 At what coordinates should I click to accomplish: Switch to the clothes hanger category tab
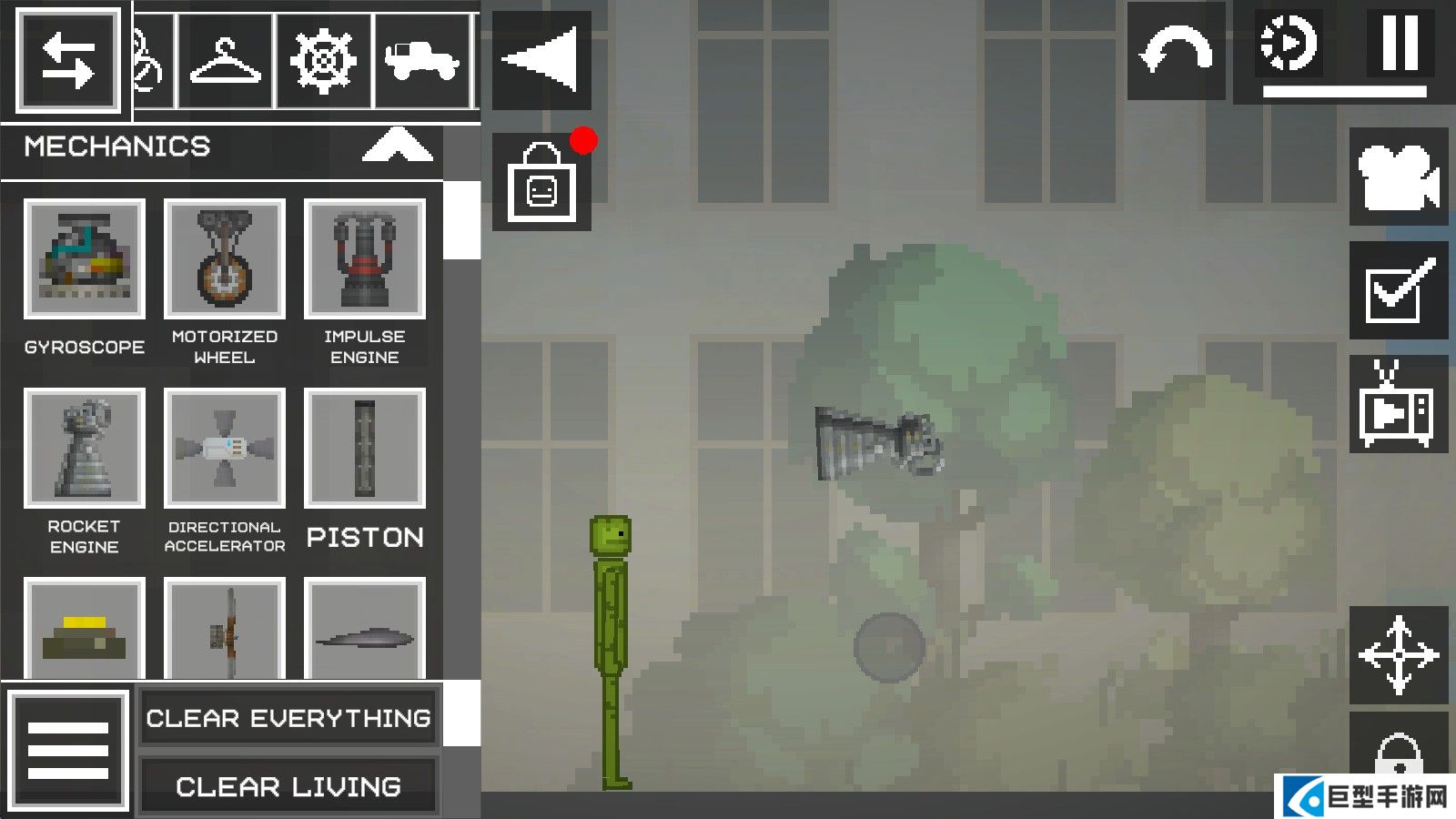(226, 61)
